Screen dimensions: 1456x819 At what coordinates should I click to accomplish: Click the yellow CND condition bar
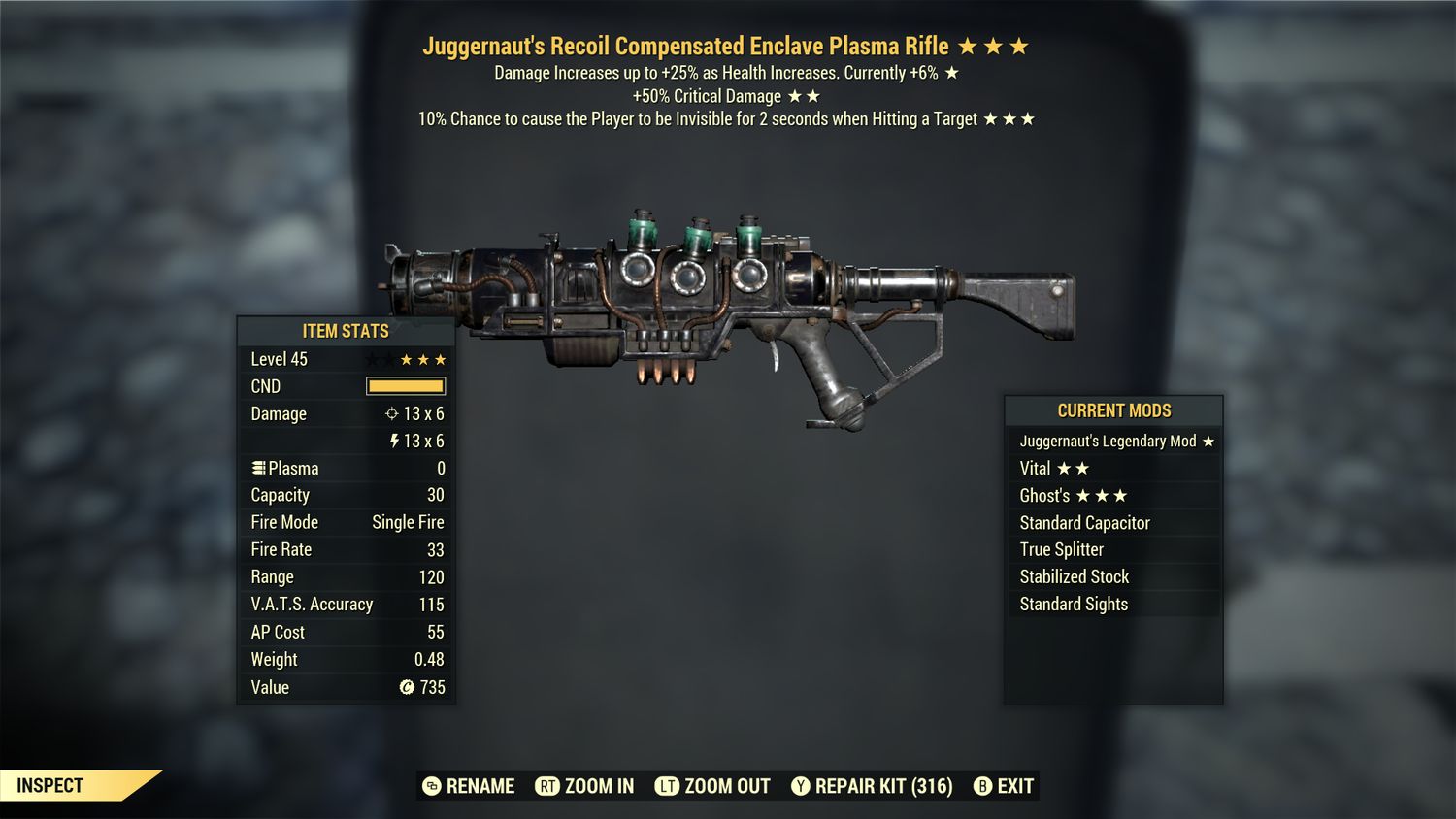tap(406, 386)
